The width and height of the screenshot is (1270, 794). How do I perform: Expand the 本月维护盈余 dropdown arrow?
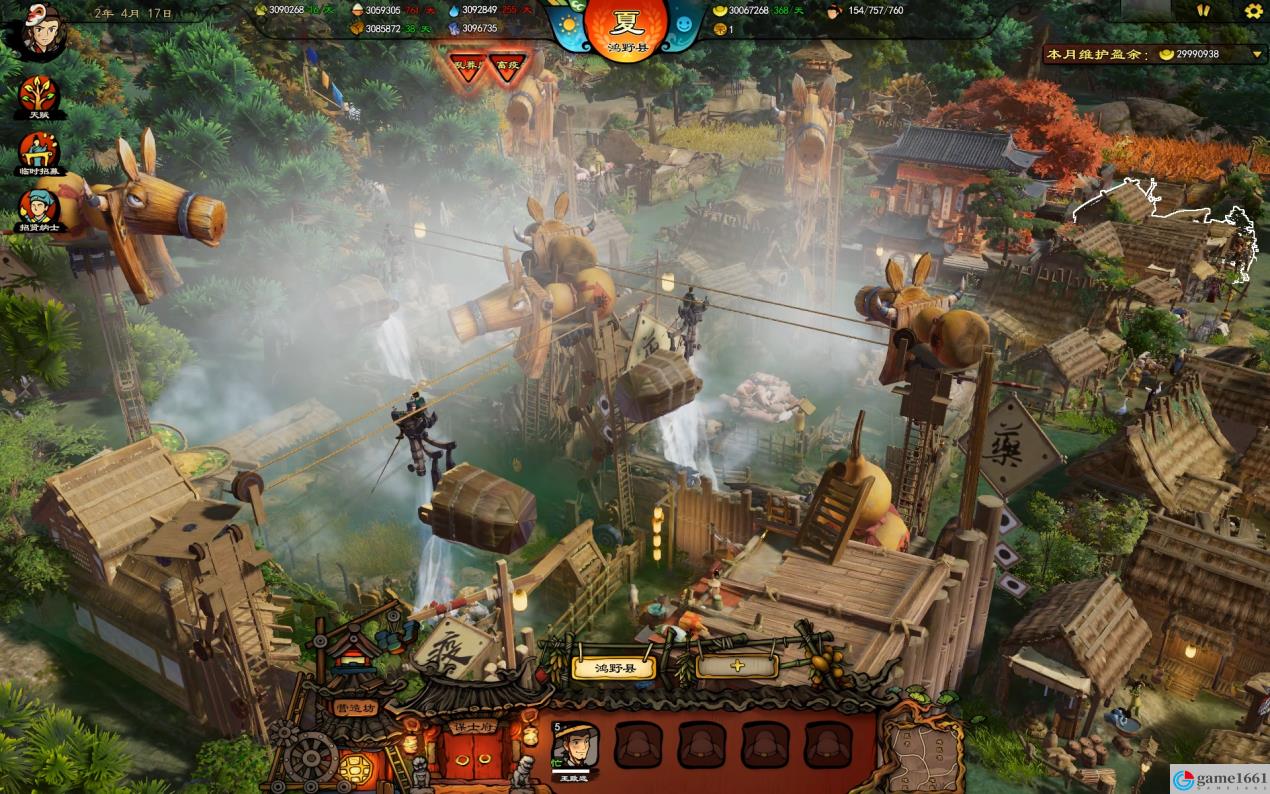pyautogui.click(x=1258, y=54)
